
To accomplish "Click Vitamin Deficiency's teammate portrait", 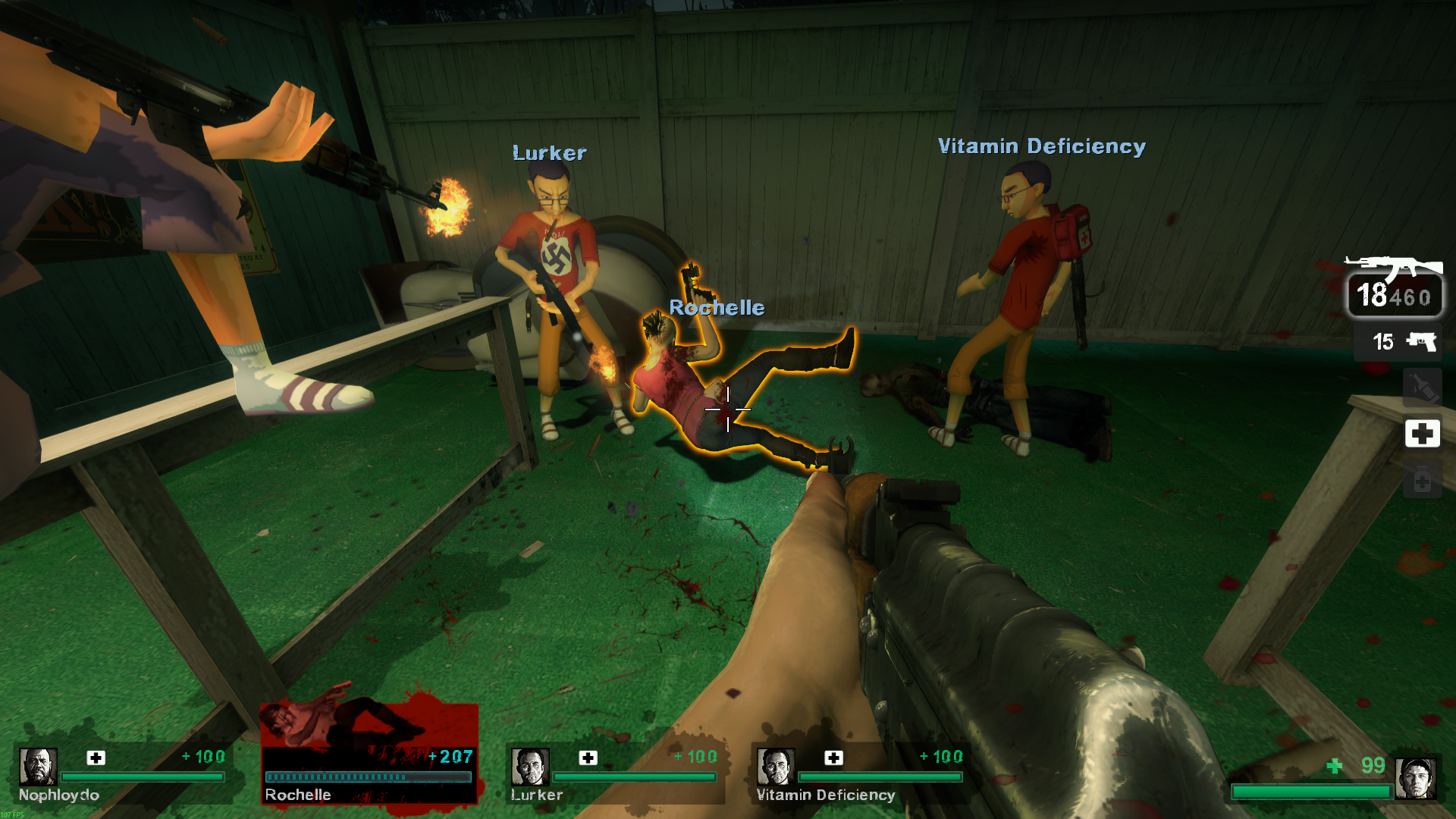I will pos(775,767).
